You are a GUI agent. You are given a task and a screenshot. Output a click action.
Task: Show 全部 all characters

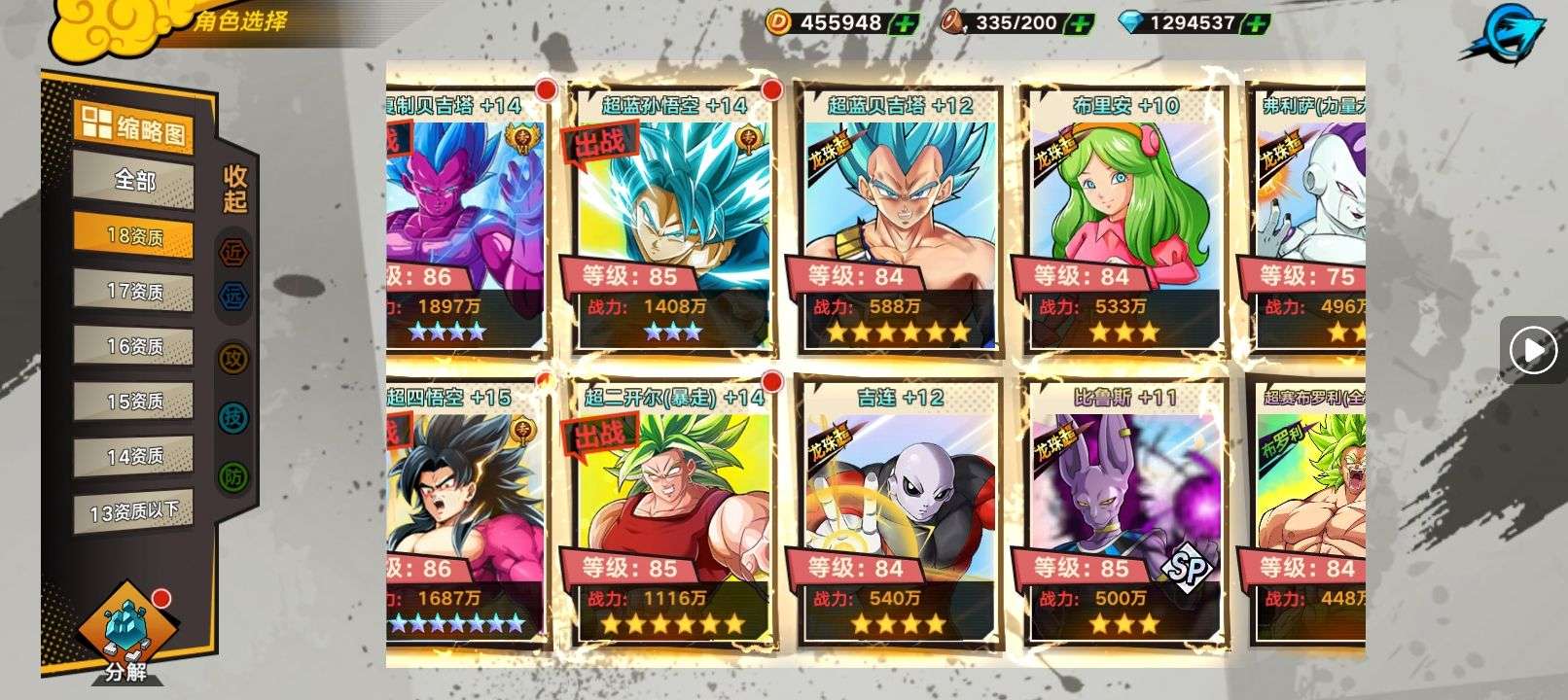[x=134, y=180]
